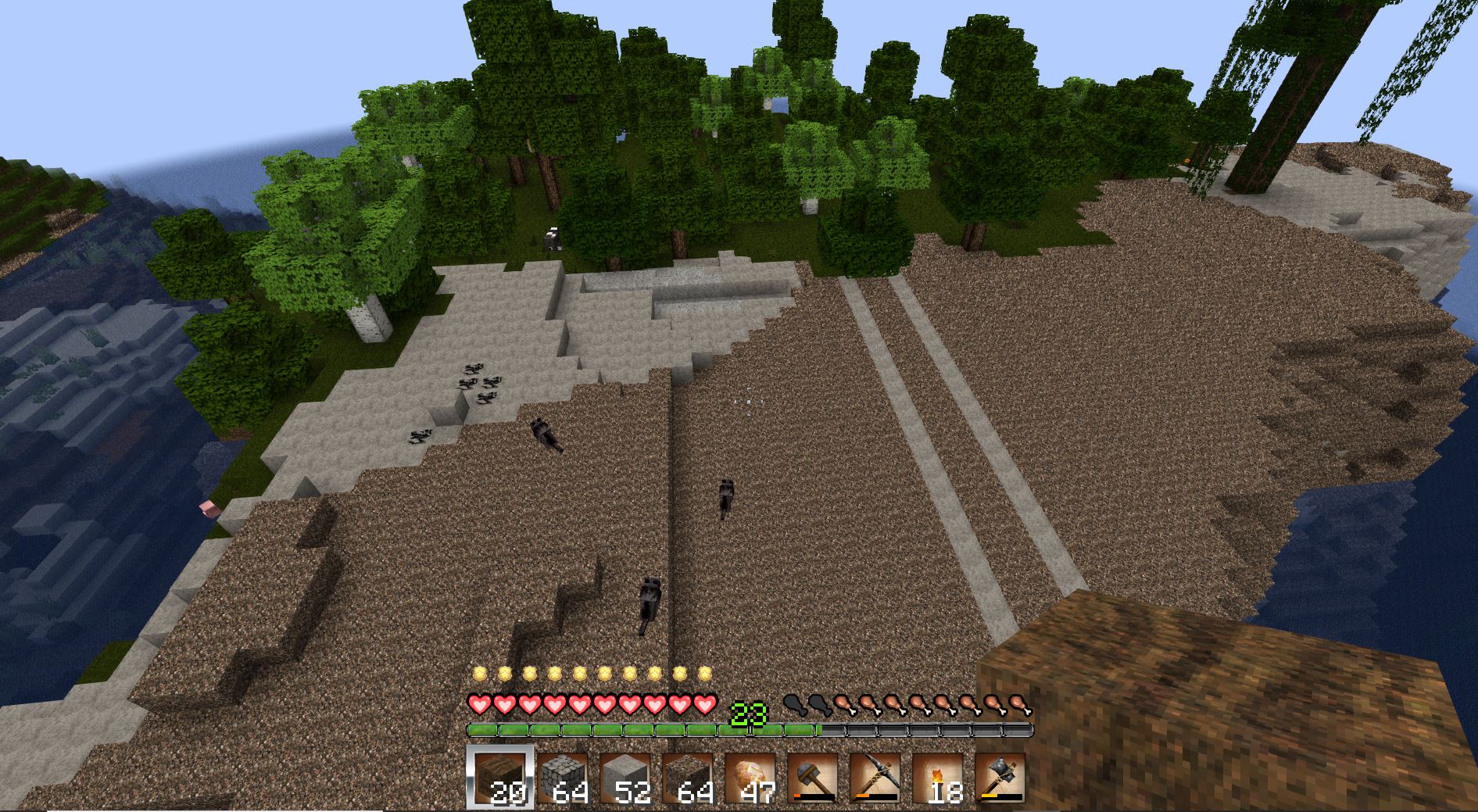
Task: Select the gravel block stack slot
Action: pyautogui.click(x=688, y=778)
